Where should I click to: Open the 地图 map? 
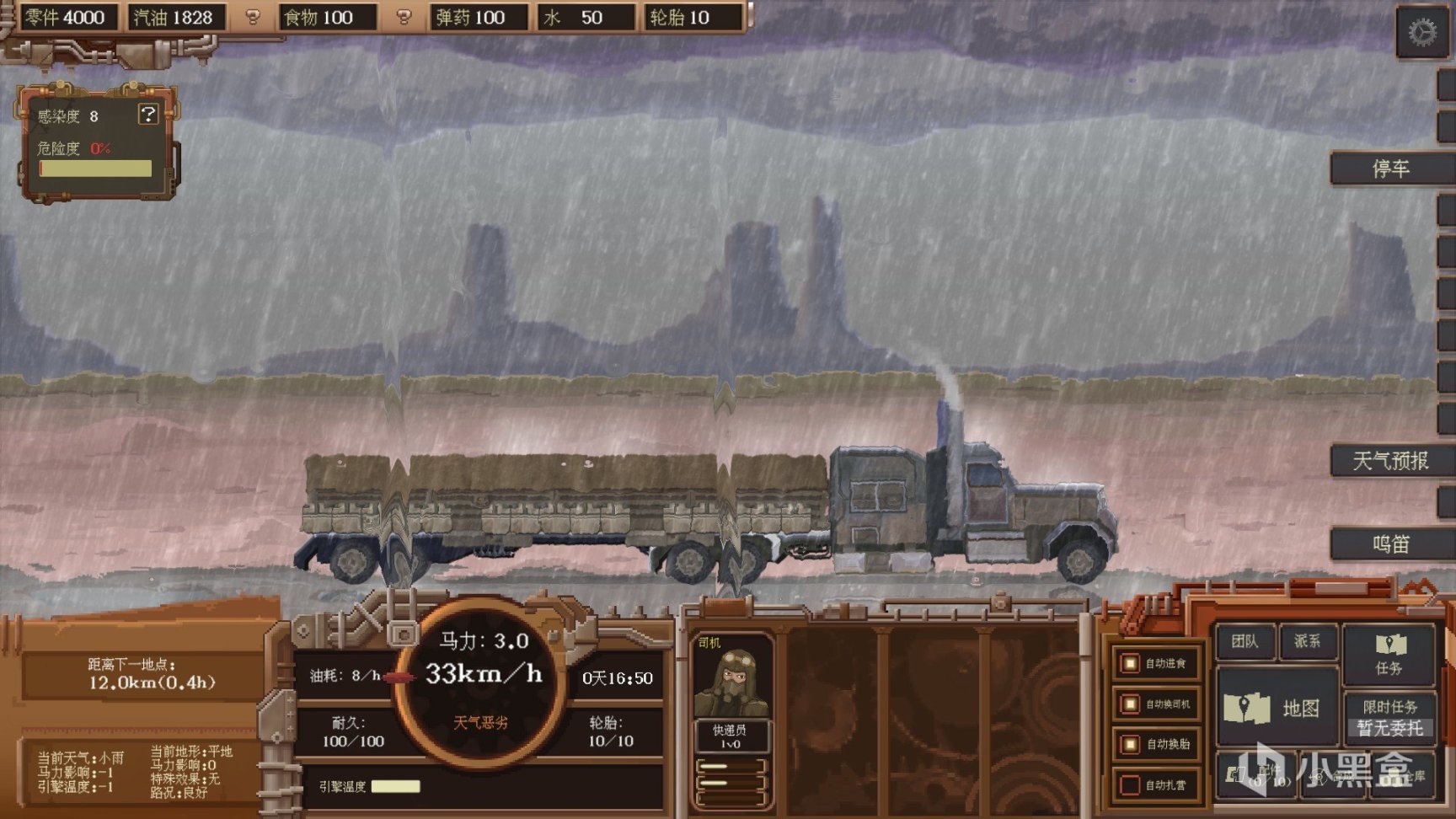pos(1276,708)
